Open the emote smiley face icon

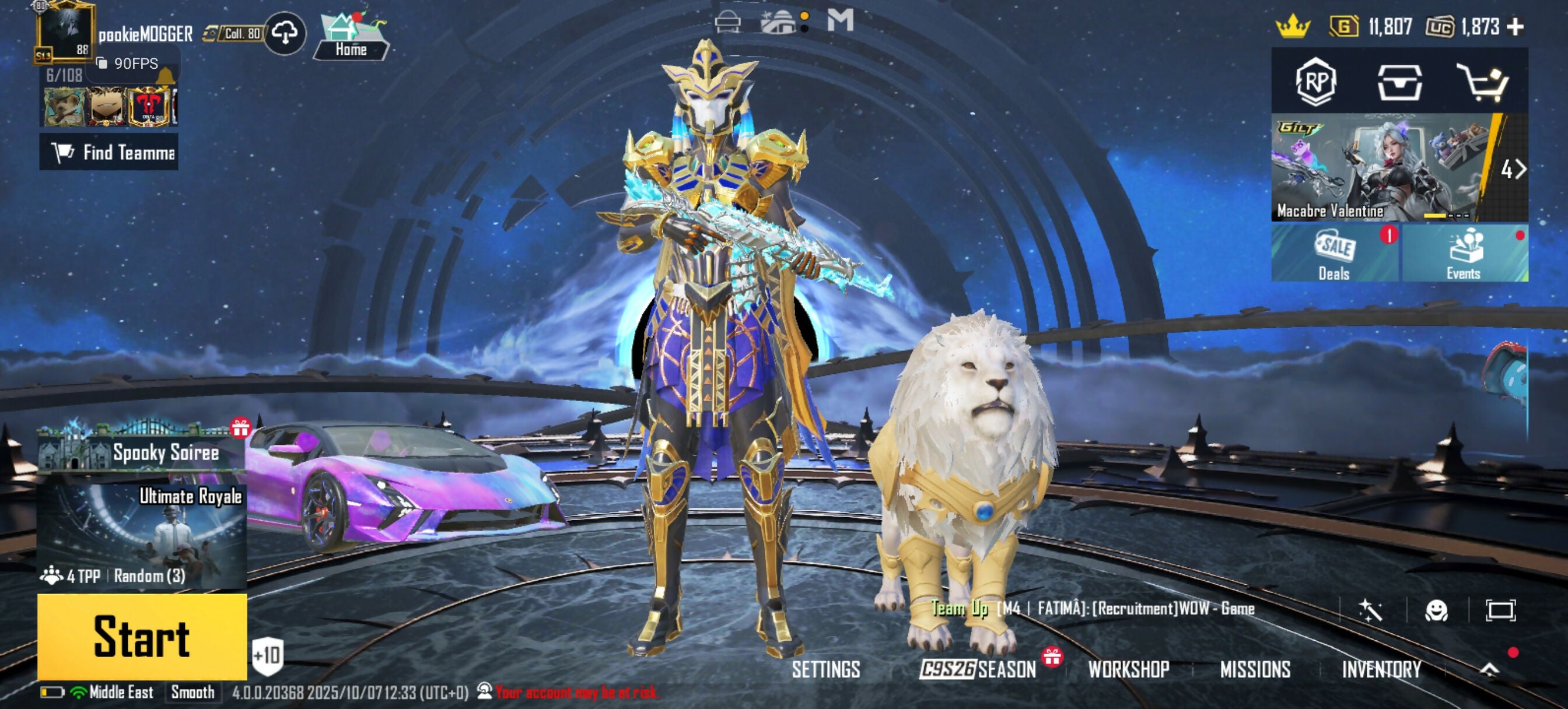click(x=1436, y=610)
